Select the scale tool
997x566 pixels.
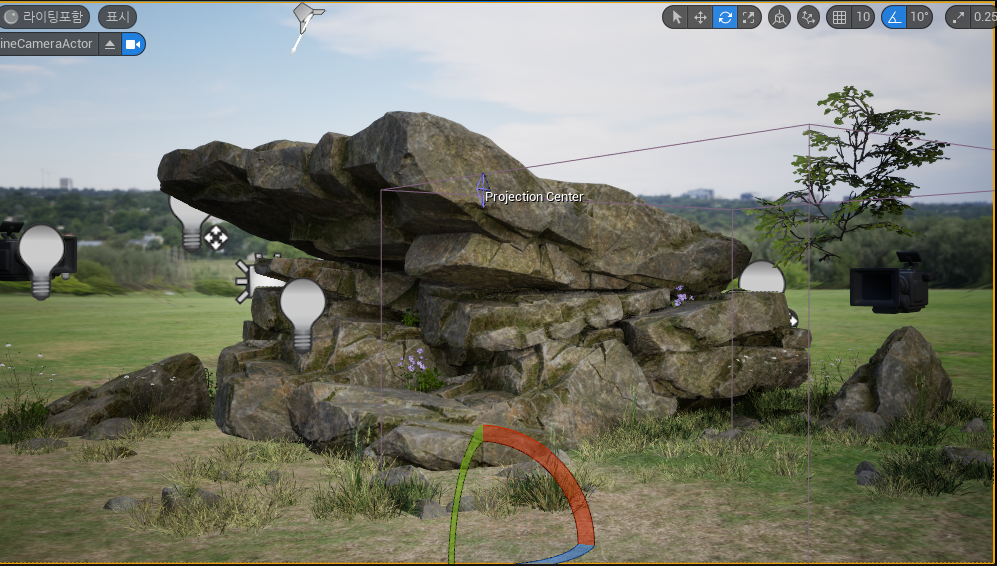pyautogui.click(x=749, y=17)
